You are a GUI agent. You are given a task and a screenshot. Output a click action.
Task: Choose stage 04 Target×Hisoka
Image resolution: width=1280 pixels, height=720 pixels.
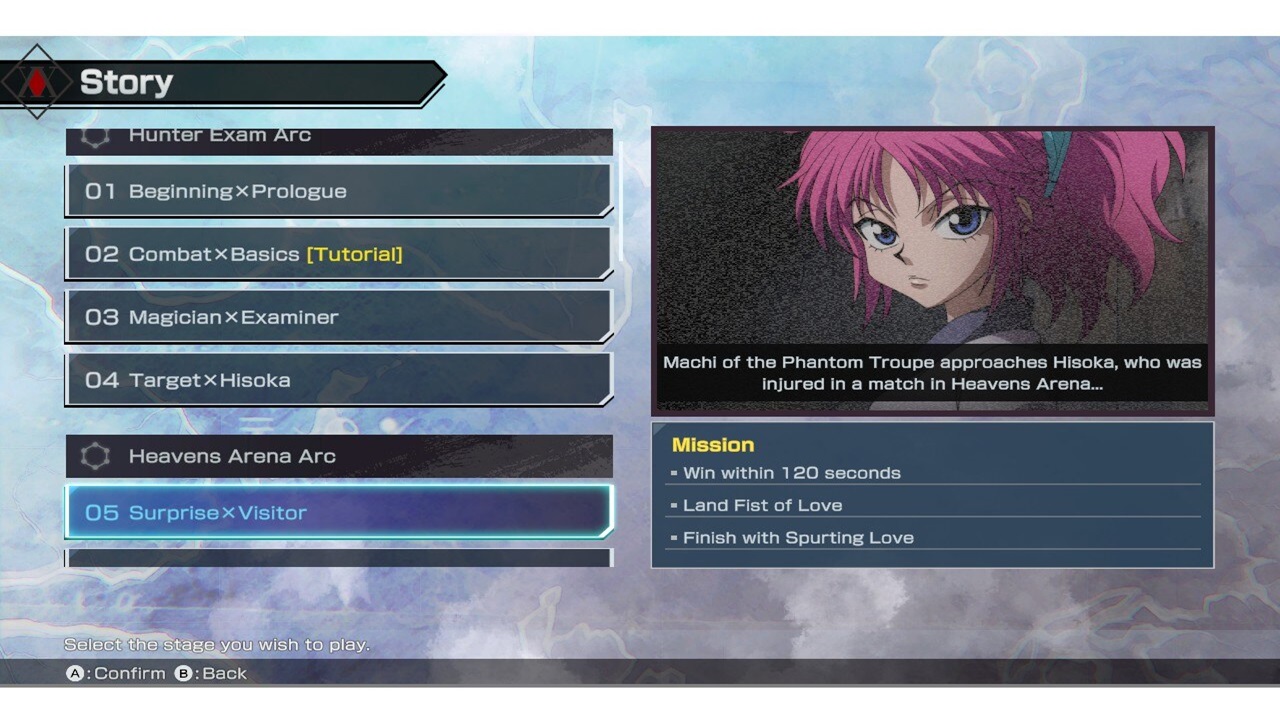click(340, 380)
